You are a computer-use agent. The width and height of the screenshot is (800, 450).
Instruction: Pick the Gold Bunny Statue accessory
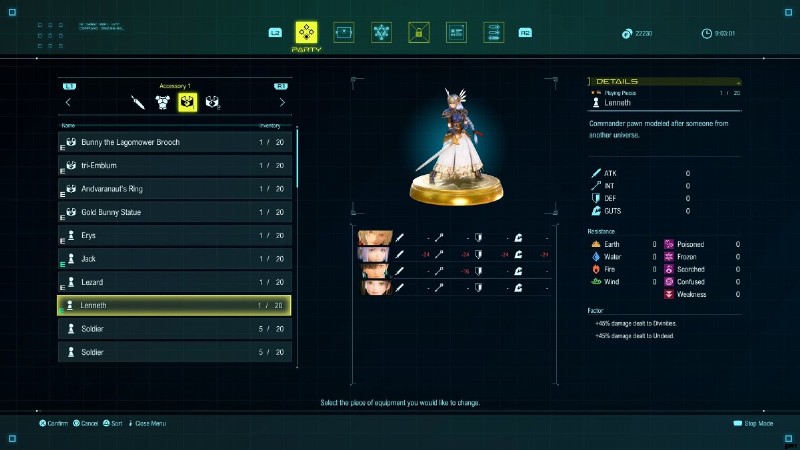[x=175, y=212]
